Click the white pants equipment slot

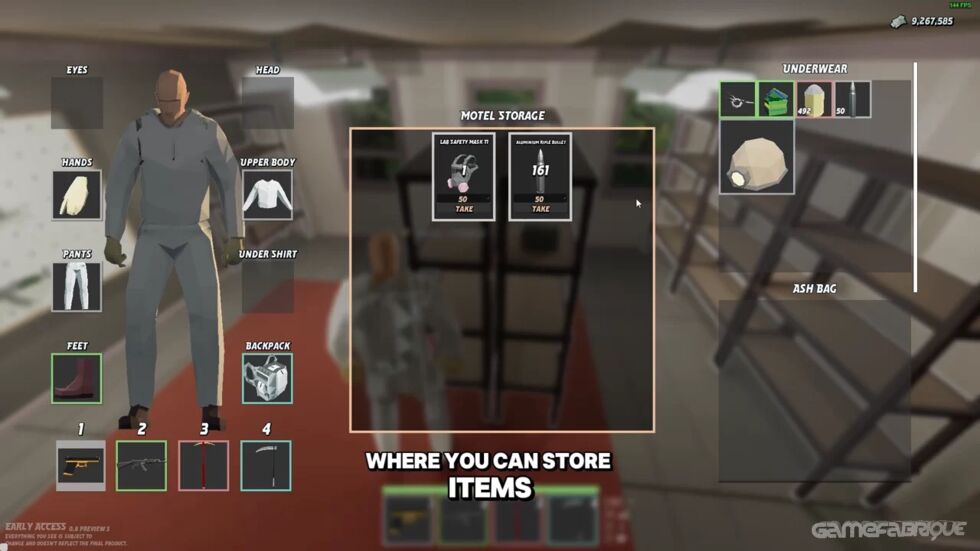pos(77,286)
